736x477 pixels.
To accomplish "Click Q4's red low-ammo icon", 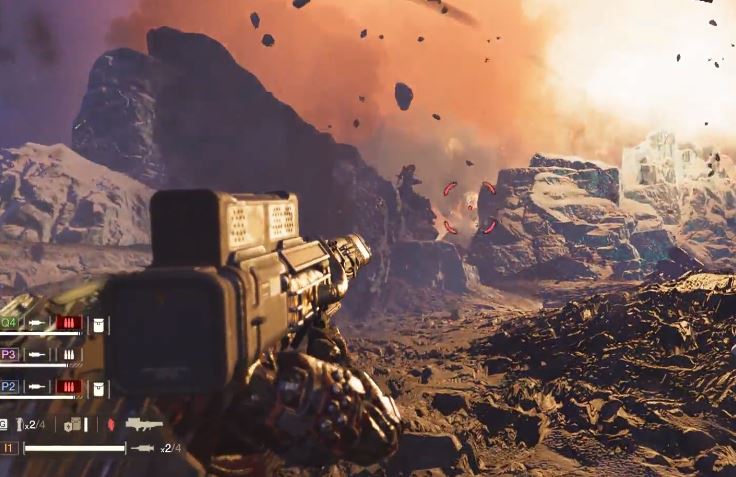I will pyautogui.click(x=68, y=324).
